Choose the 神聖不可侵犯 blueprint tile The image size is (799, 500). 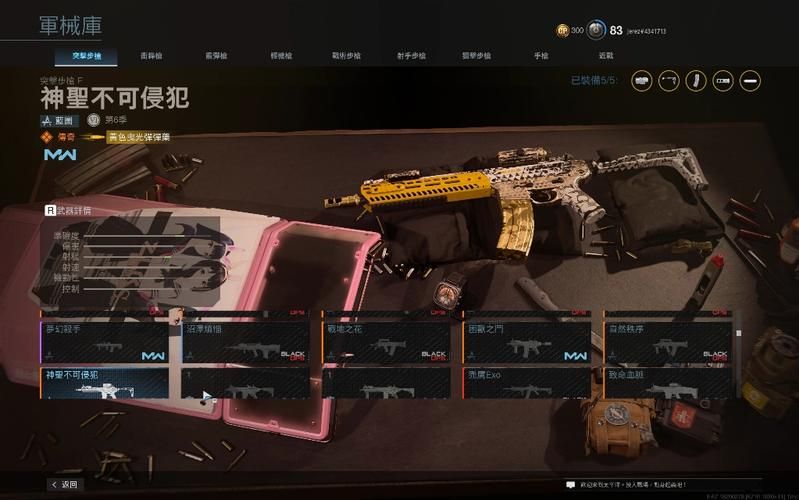coord(105,385)
